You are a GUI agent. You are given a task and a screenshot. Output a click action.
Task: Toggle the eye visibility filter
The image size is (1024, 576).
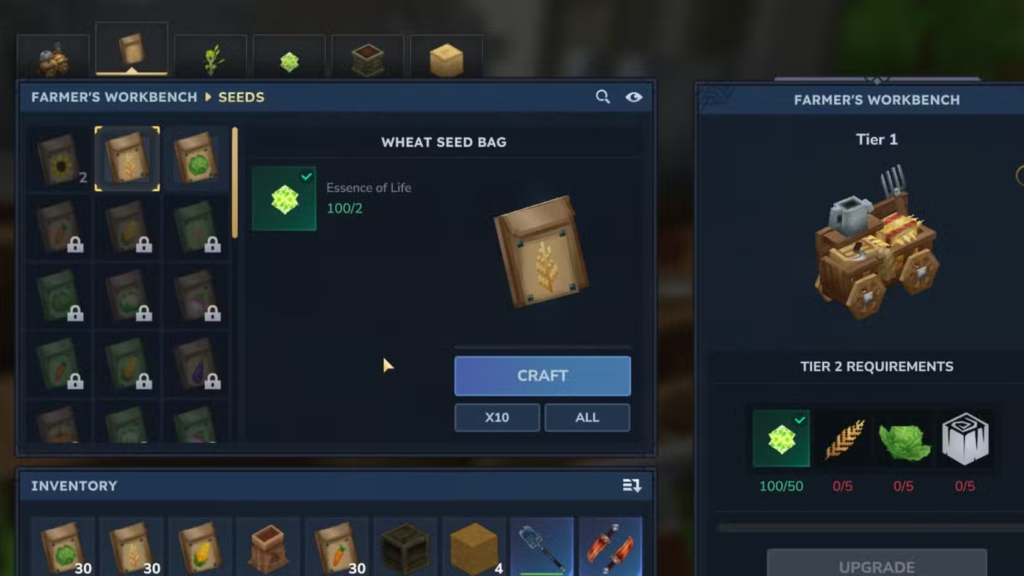[x=633, y=97]
